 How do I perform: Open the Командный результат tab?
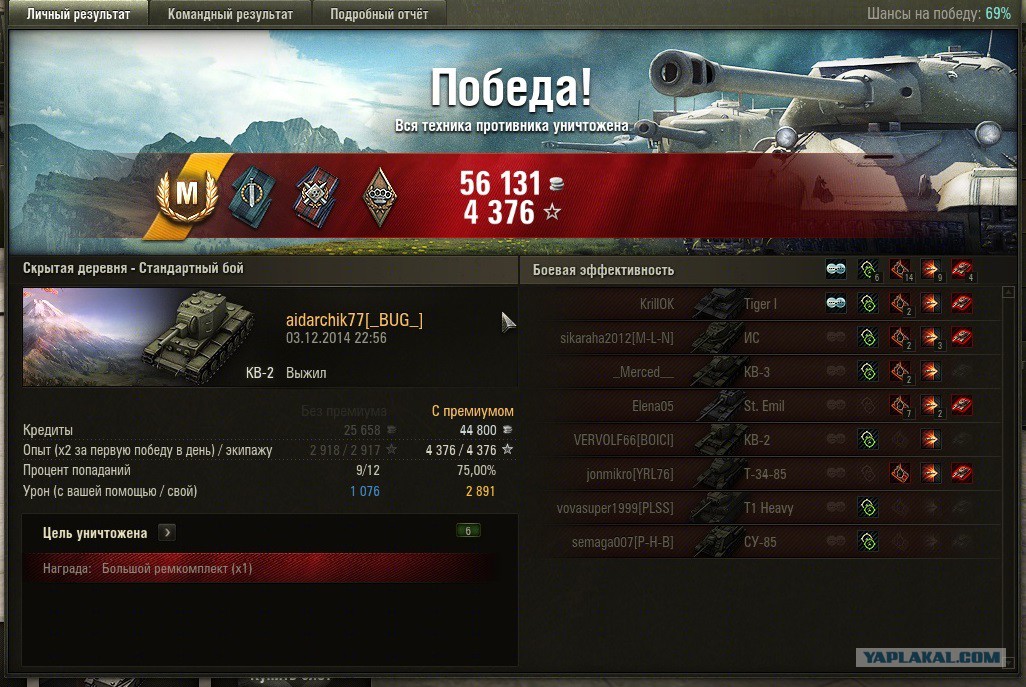[230, 14]
